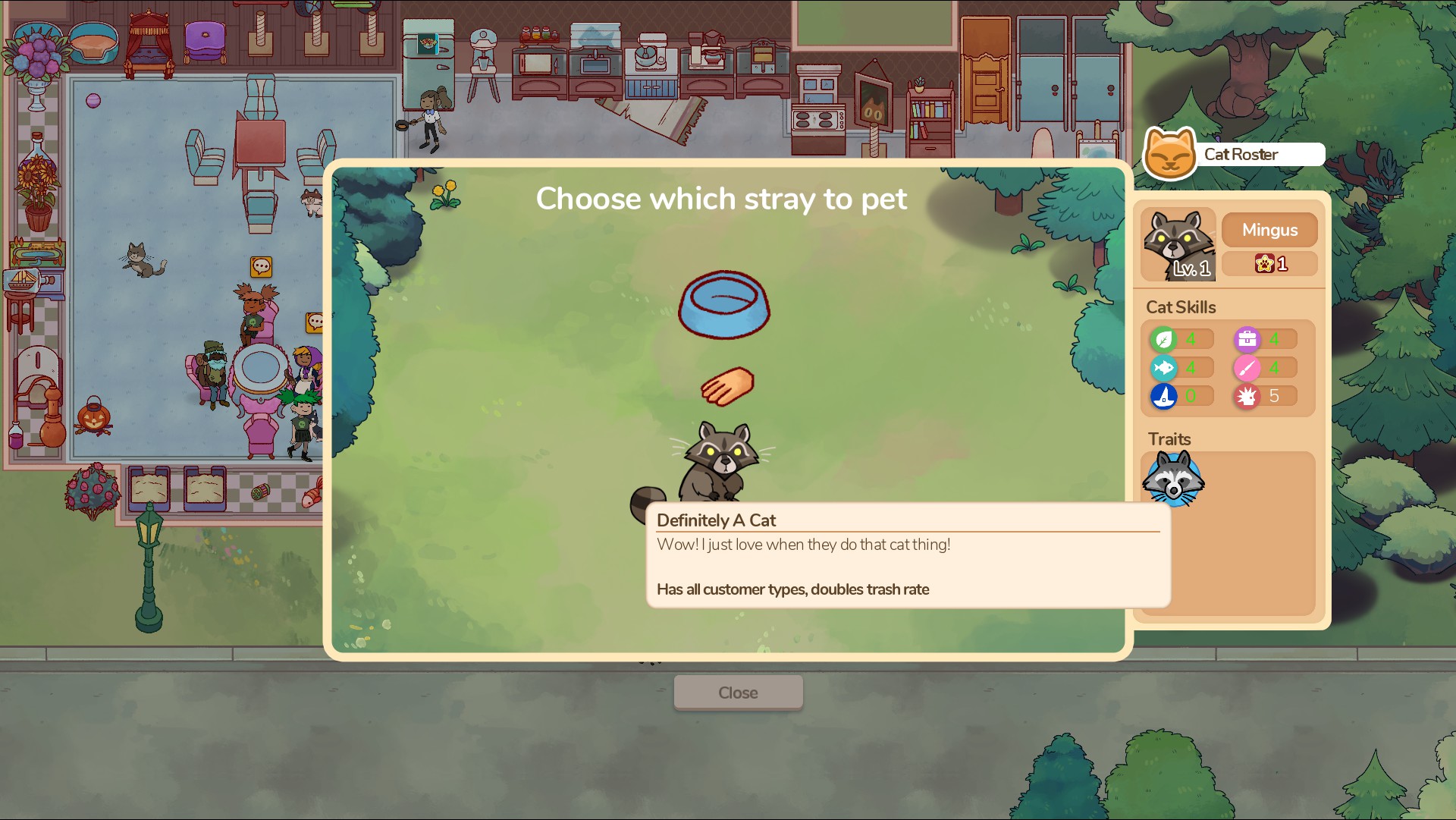Select the blue fish cat skill

click(x=1163, y=368)
